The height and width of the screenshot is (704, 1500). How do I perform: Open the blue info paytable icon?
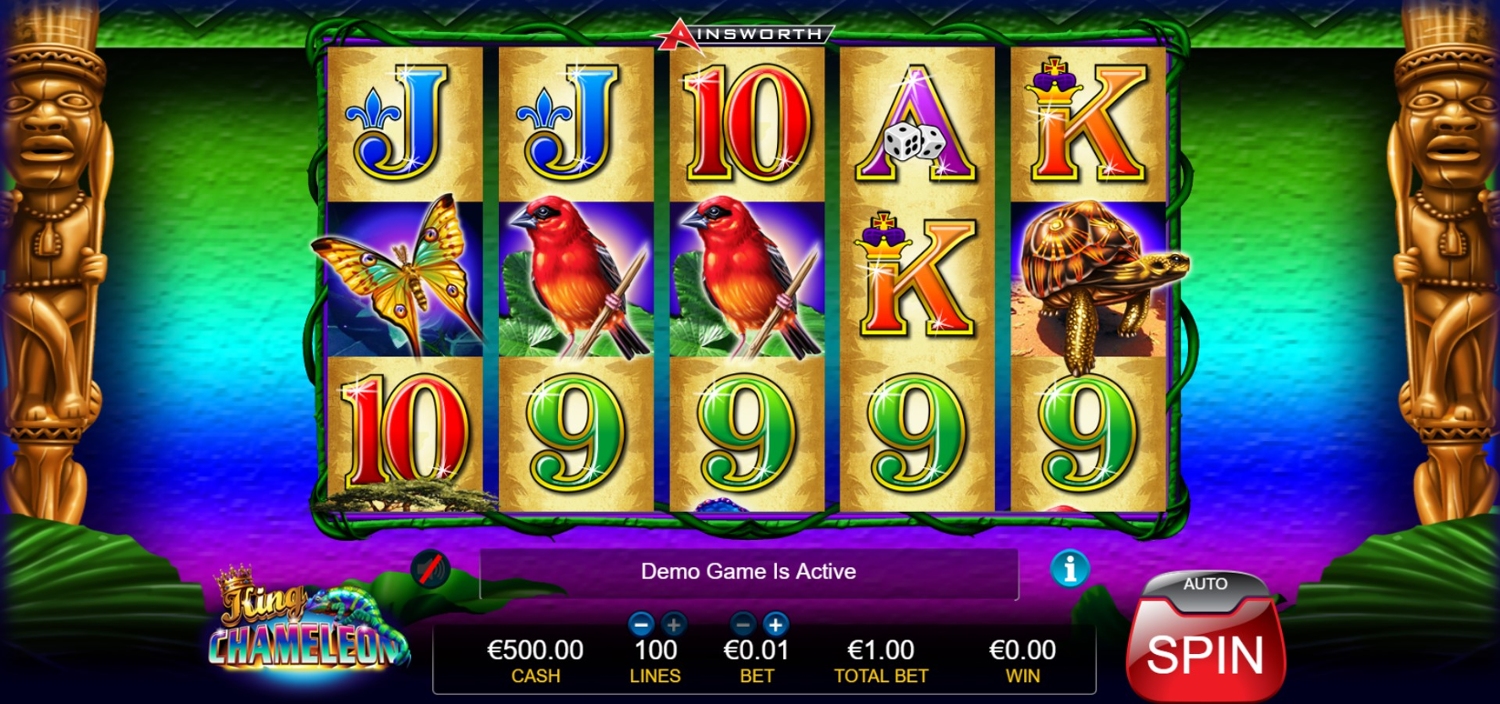click(x=1069, y=569)
